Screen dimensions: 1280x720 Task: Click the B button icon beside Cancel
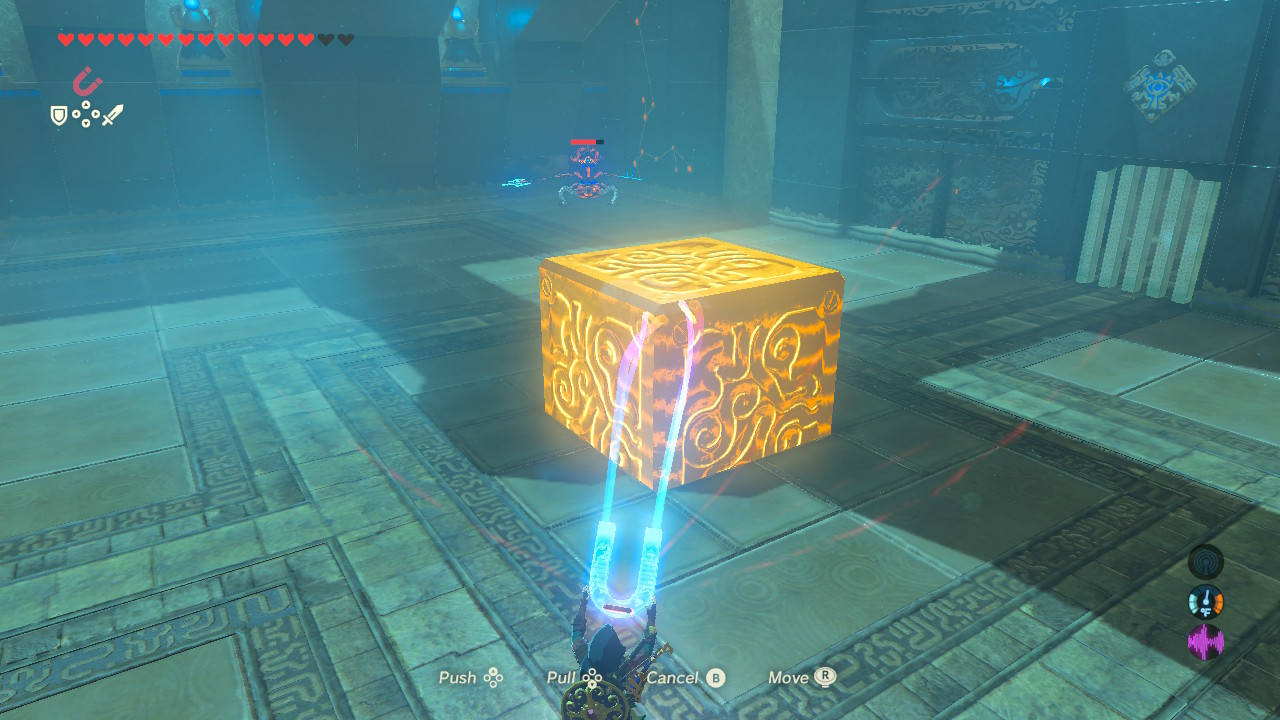[x=714, y=678]
